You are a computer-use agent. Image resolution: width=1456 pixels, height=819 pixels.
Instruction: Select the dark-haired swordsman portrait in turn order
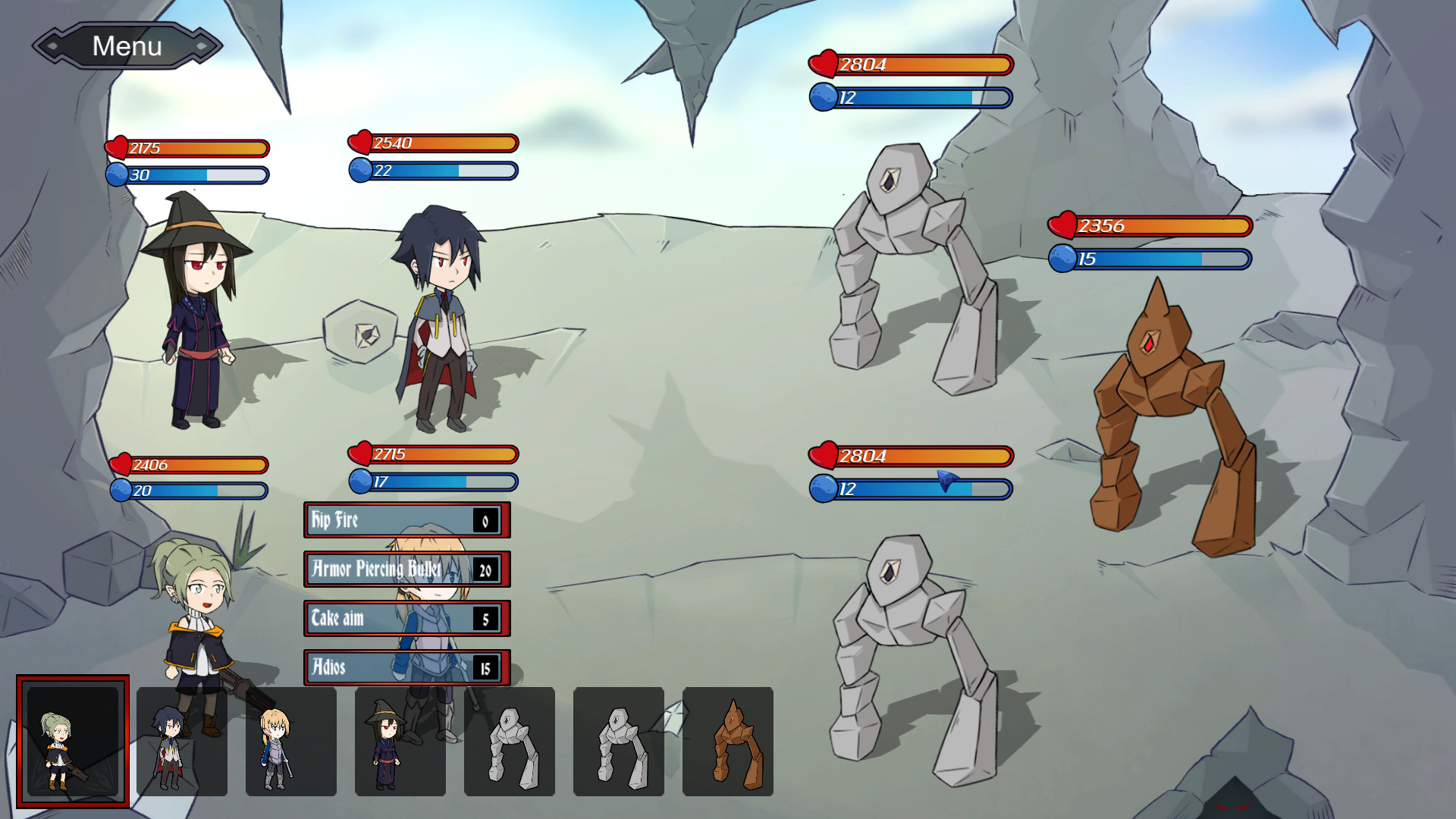click(183, 739)
